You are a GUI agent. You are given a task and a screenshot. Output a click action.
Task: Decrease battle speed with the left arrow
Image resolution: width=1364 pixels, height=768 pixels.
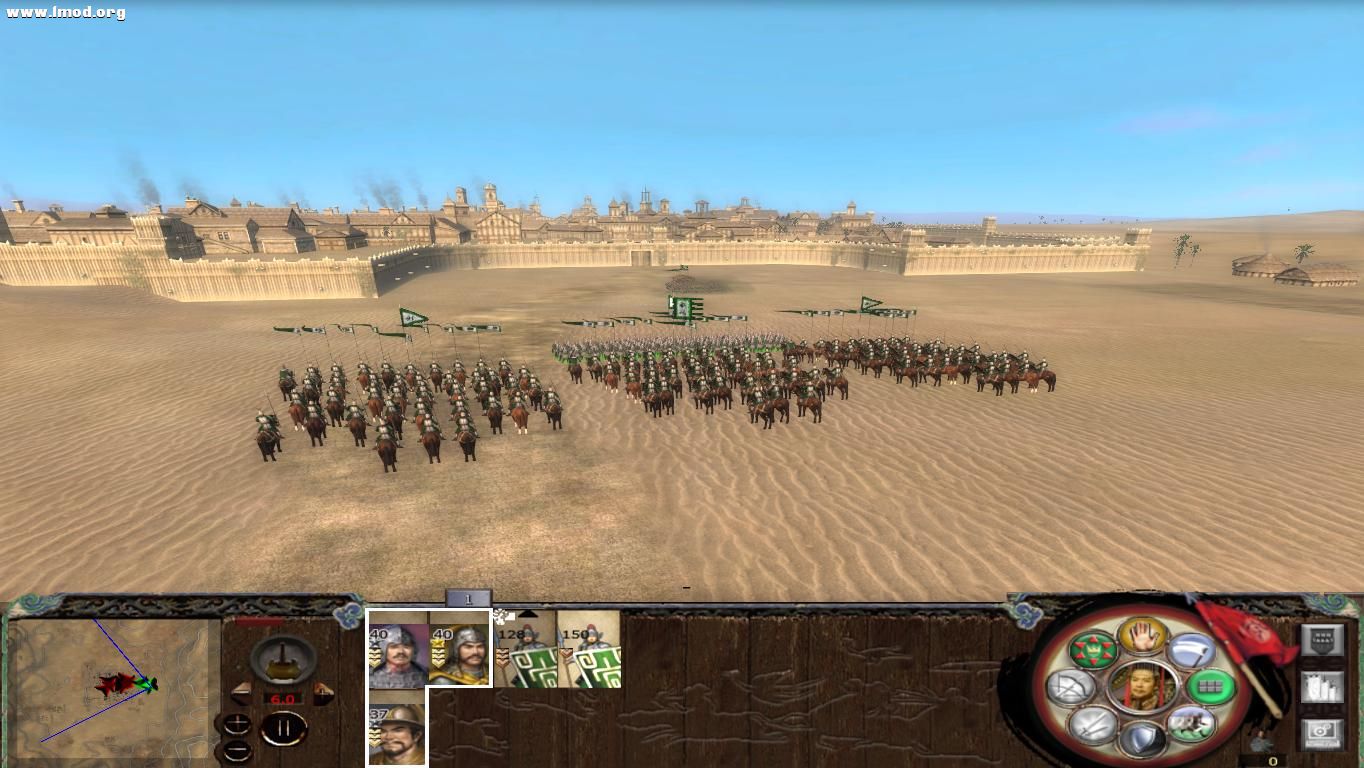point(243,693)
